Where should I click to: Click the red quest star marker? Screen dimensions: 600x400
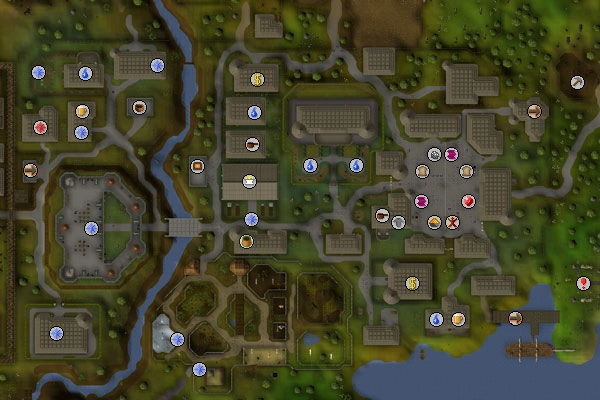point(41,127)
